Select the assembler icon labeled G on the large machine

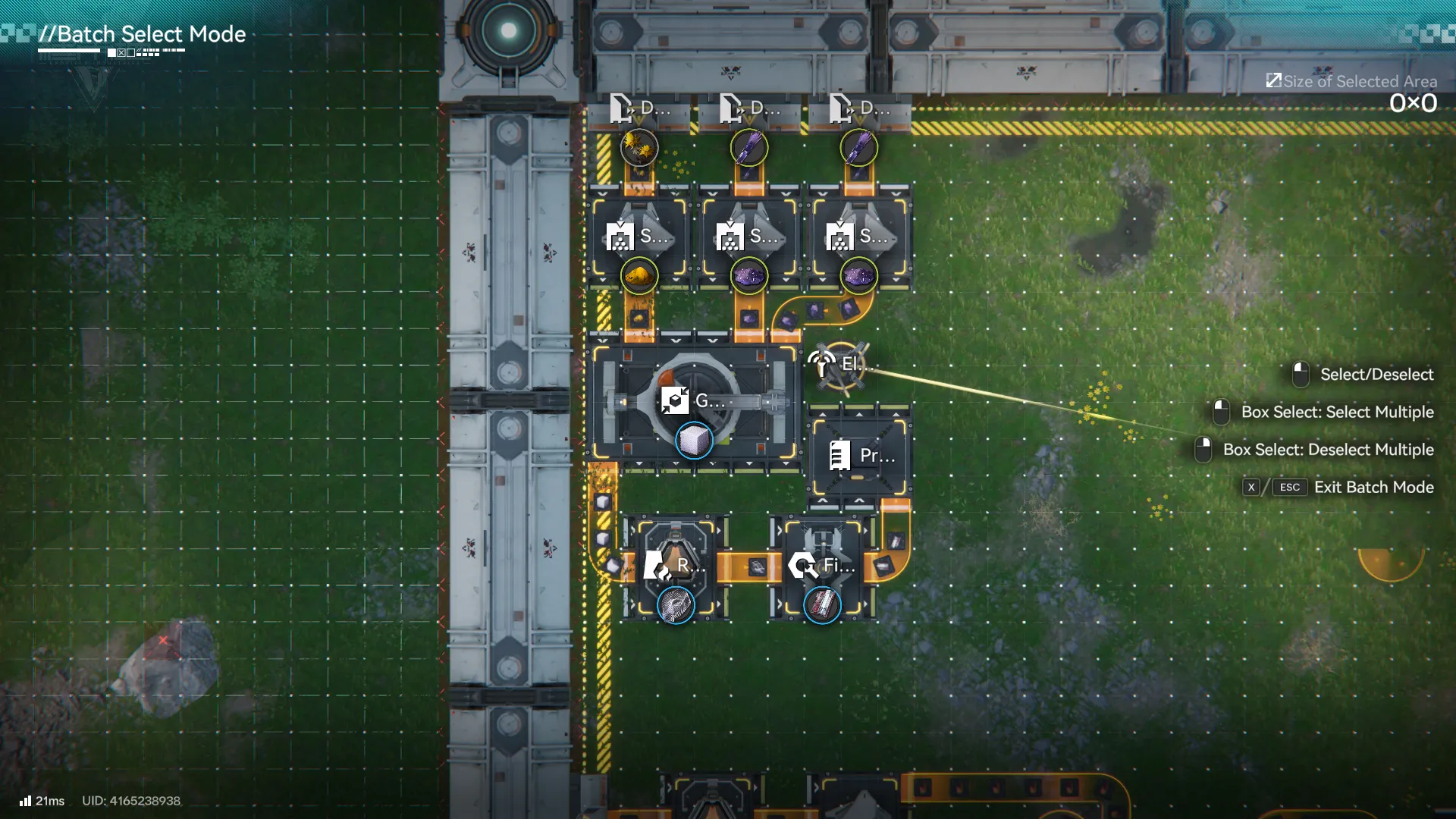(x=675, y=400)
